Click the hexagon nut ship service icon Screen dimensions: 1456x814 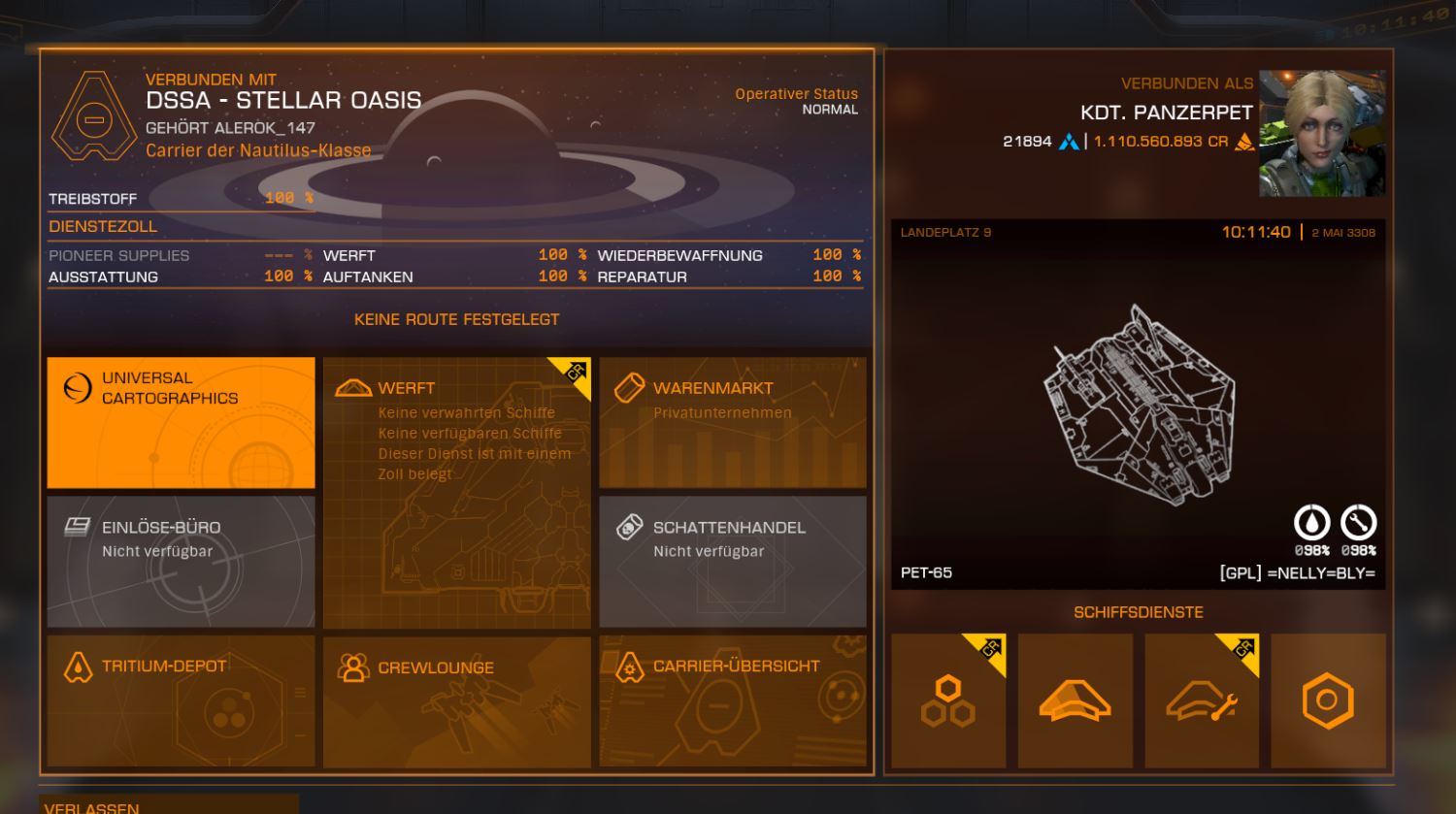(x=1328, y=700)
